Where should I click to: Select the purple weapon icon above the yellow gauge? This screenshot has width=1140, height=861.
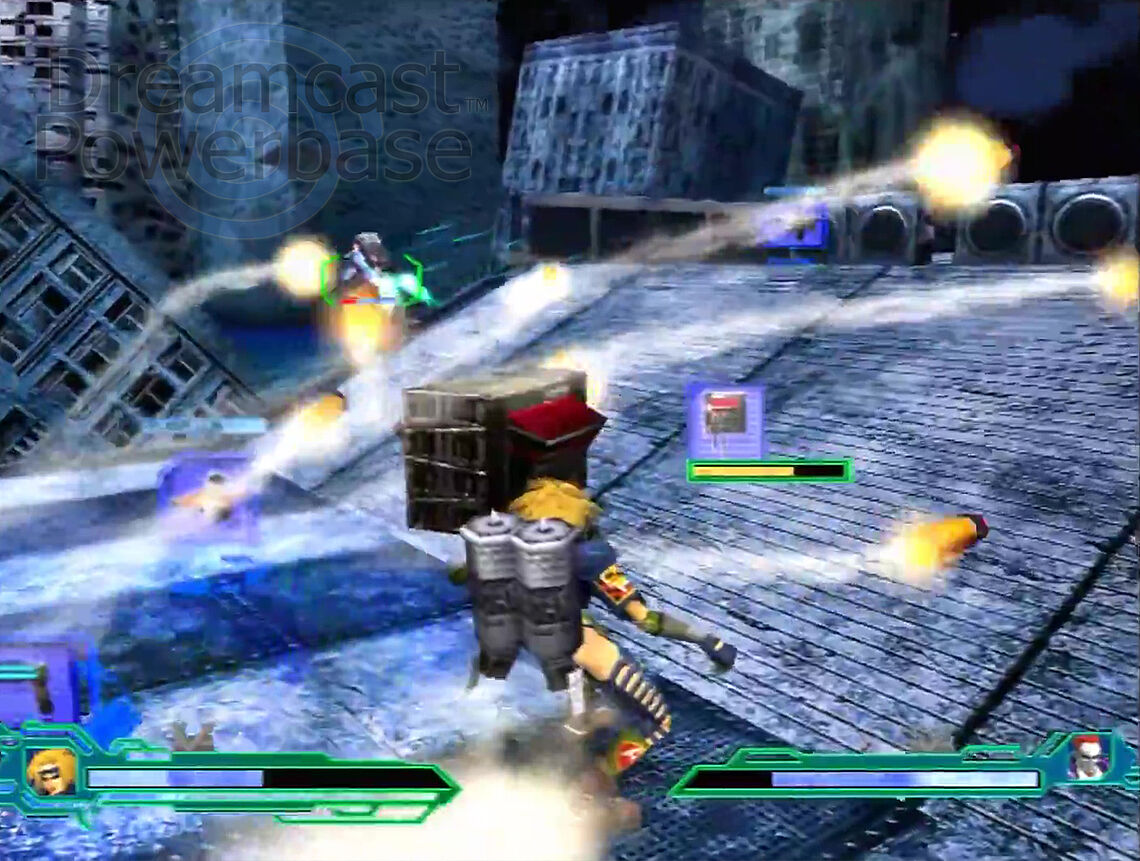click(x=725, y=418)
